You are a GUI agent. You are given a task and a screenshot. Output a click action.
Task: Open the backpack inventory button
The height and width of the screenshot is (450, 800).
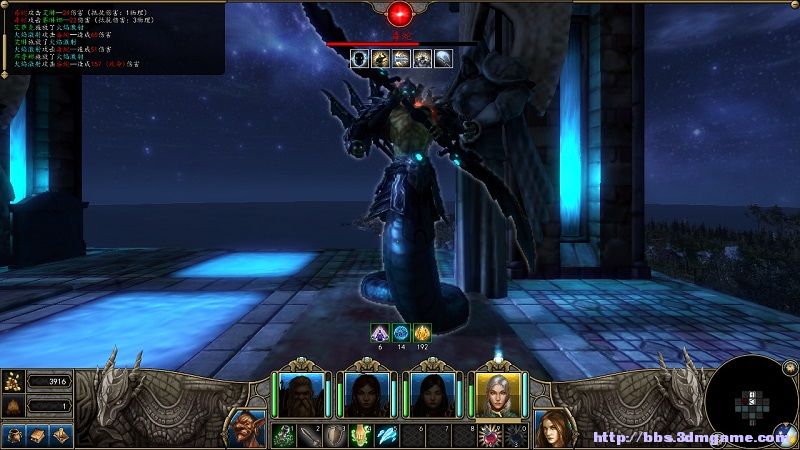13,436
